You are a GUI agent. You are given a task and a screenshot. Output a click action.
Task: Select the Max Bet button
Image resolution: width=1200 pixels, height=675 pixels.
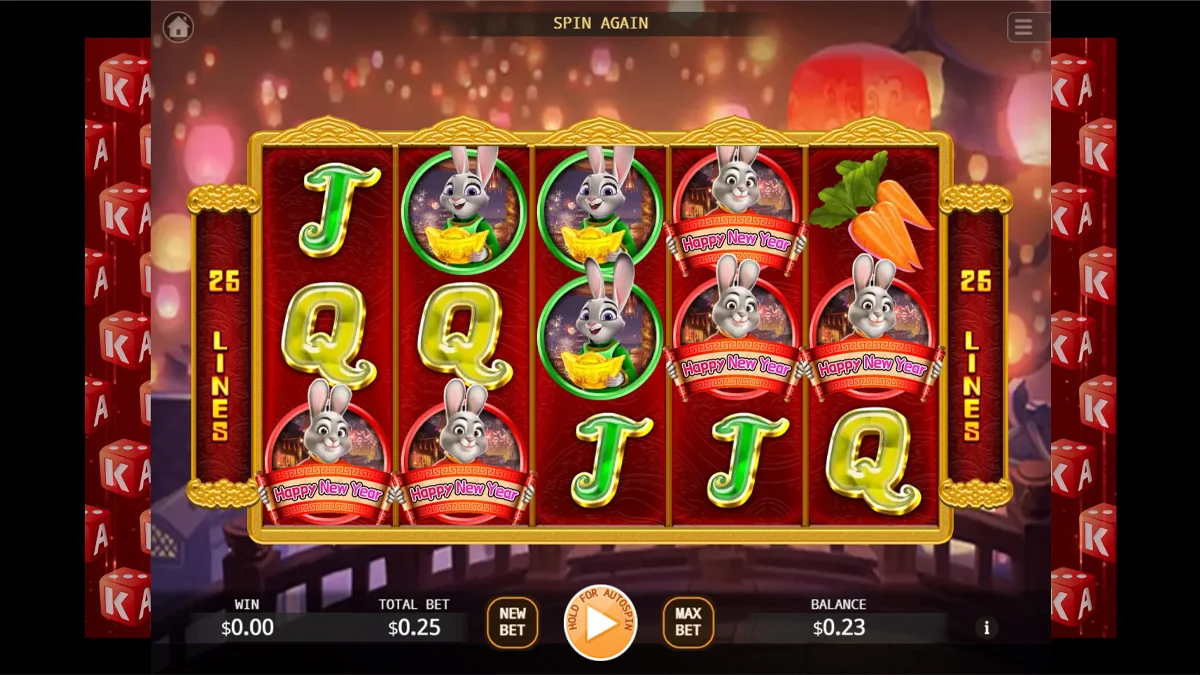coord(688,622)
